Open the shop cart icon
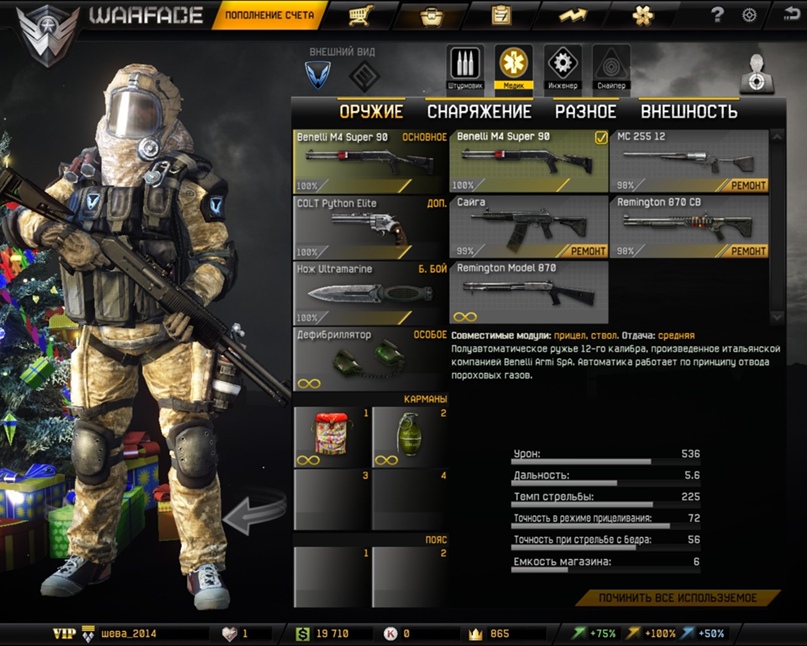 [x=361, y=15]
